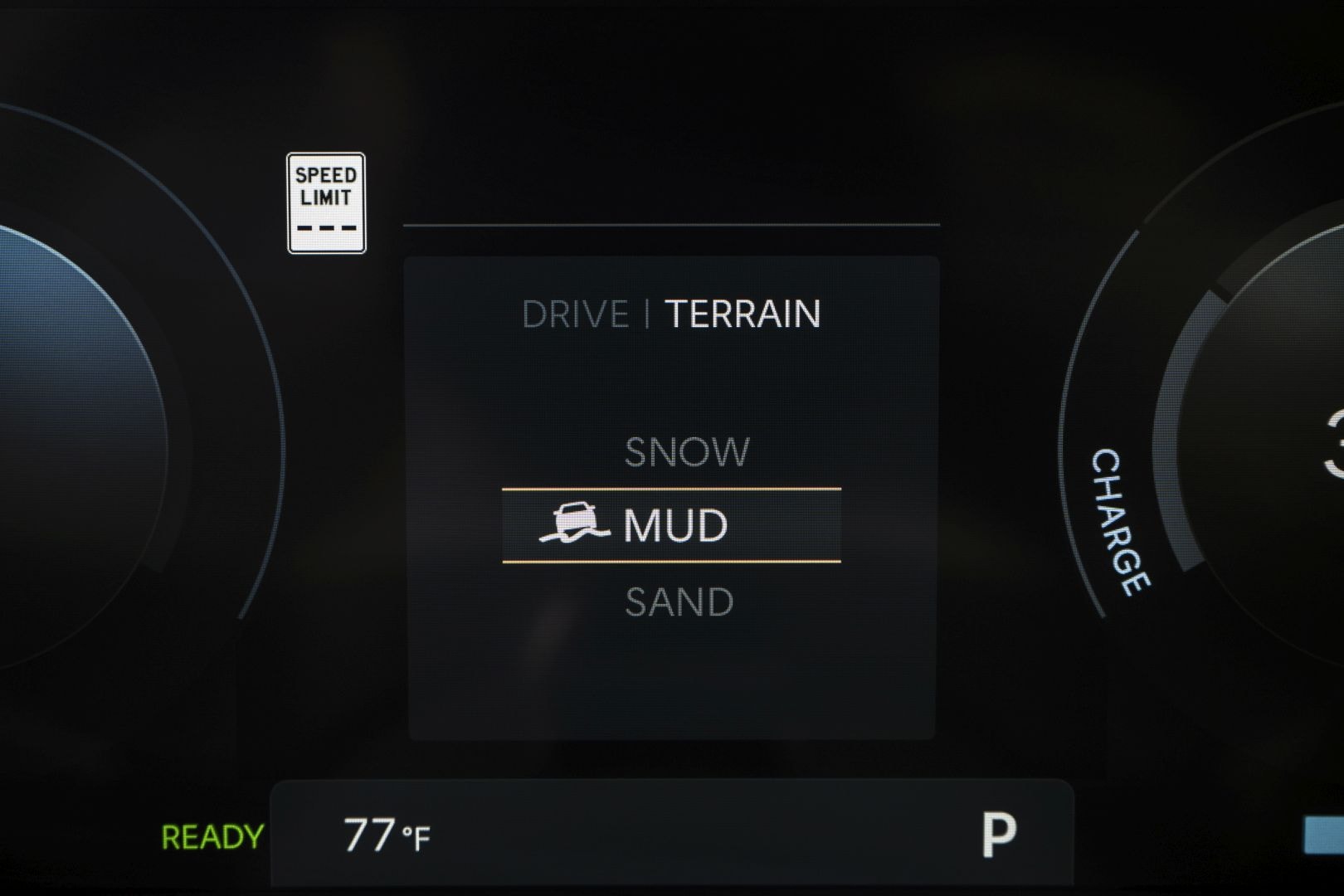The image size is (1344, 896).
Task: Switch to the DRIVE mode tab
Action: [x=575, y=314]
